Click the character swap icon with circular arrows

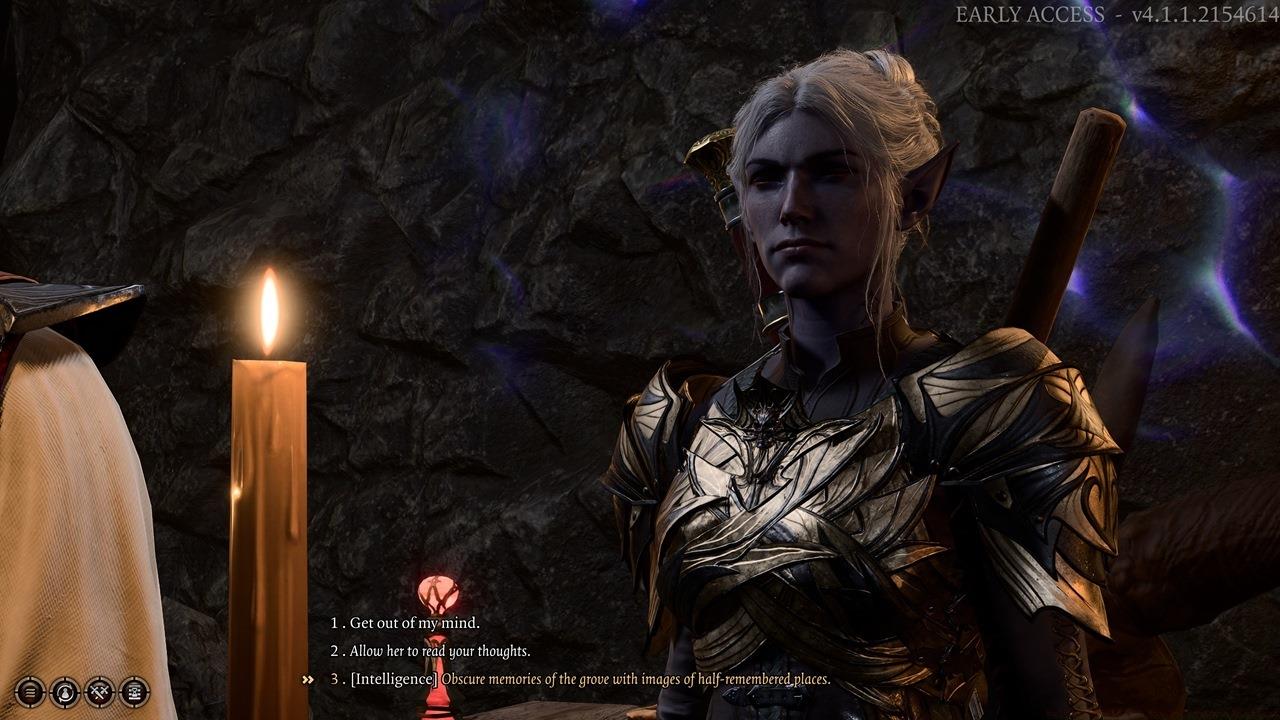click(65, 691)
